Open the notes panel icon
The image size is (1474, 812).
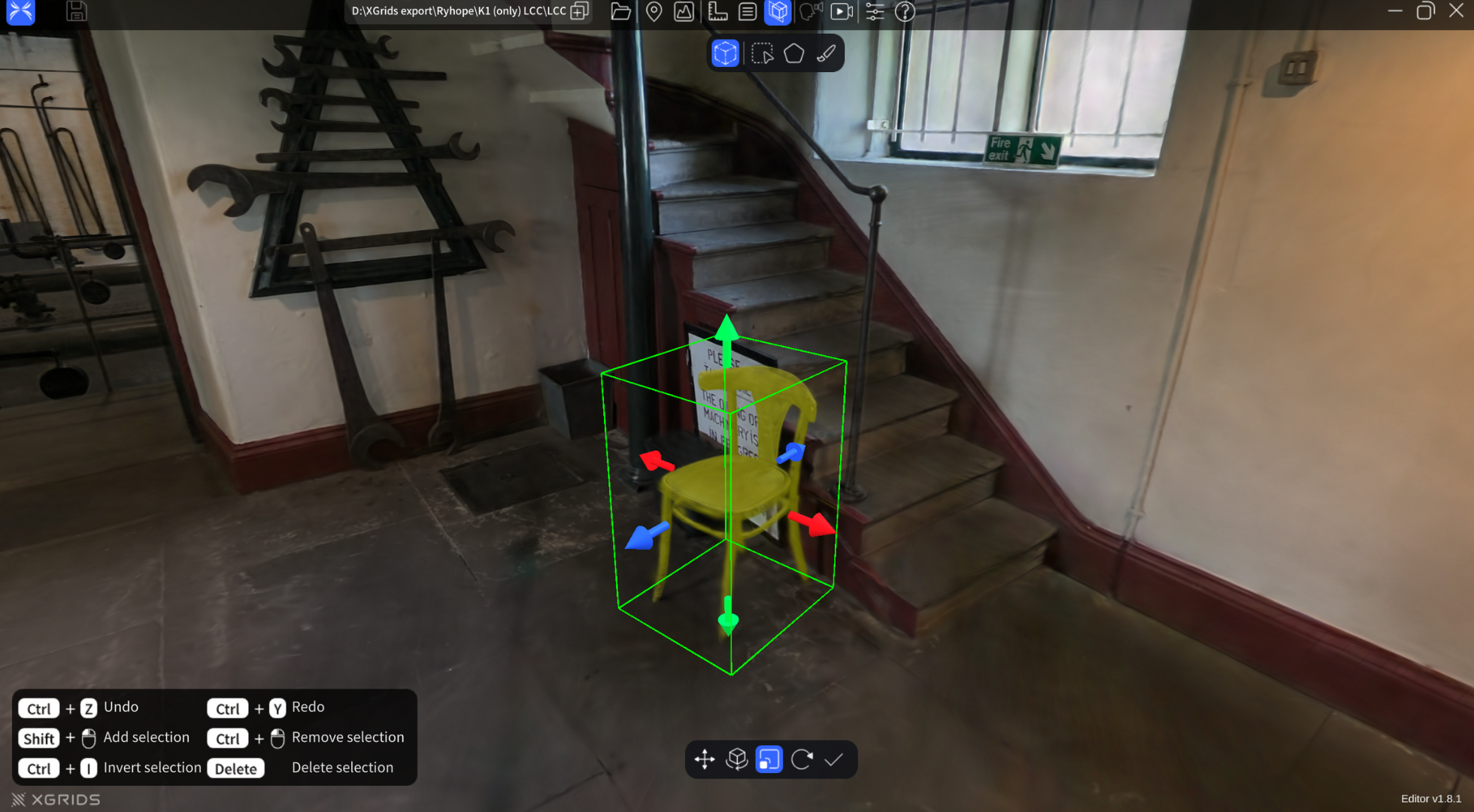(747, 12)
